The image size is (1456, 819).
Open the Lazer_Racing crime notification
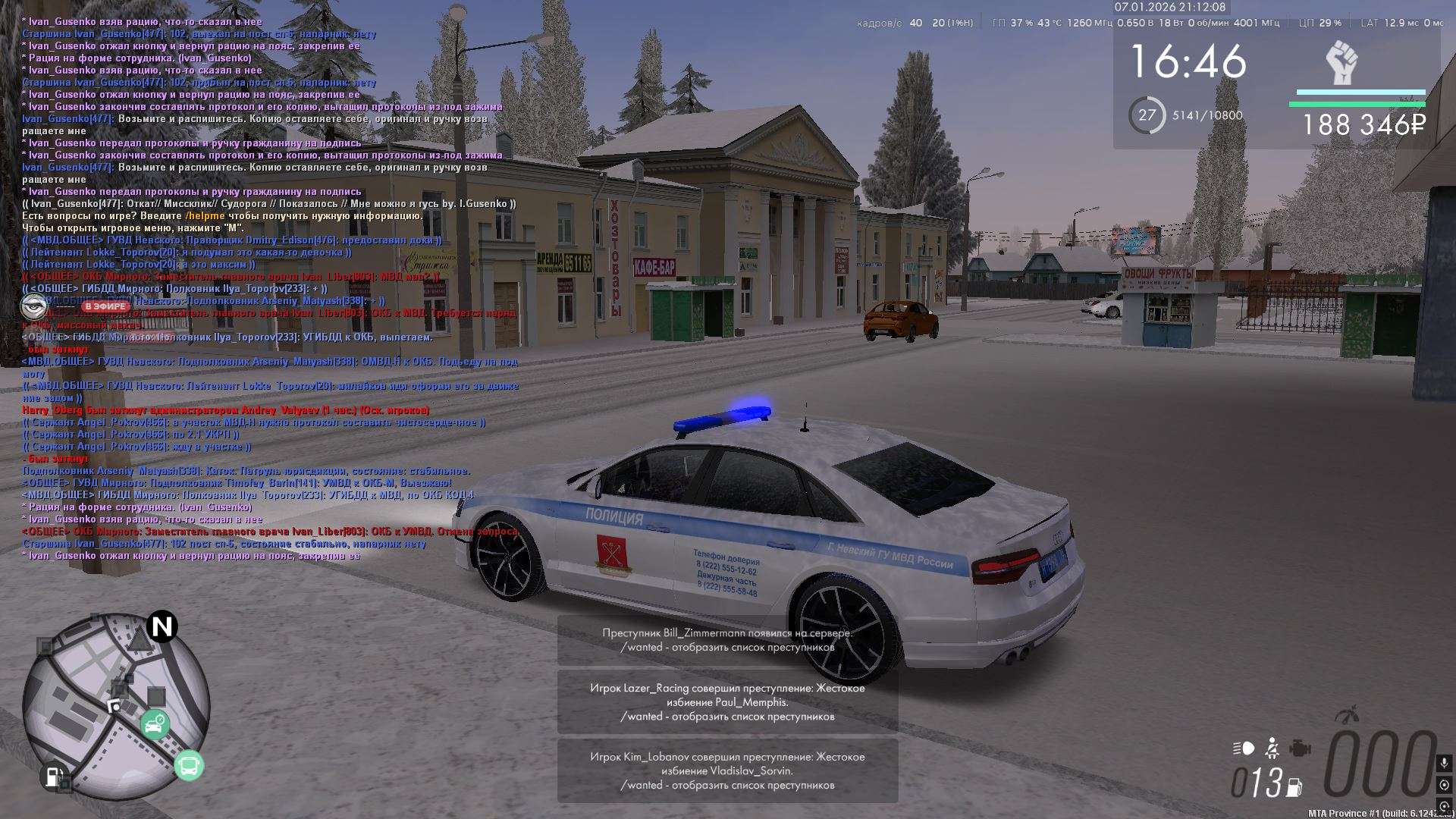click(727, 702)
